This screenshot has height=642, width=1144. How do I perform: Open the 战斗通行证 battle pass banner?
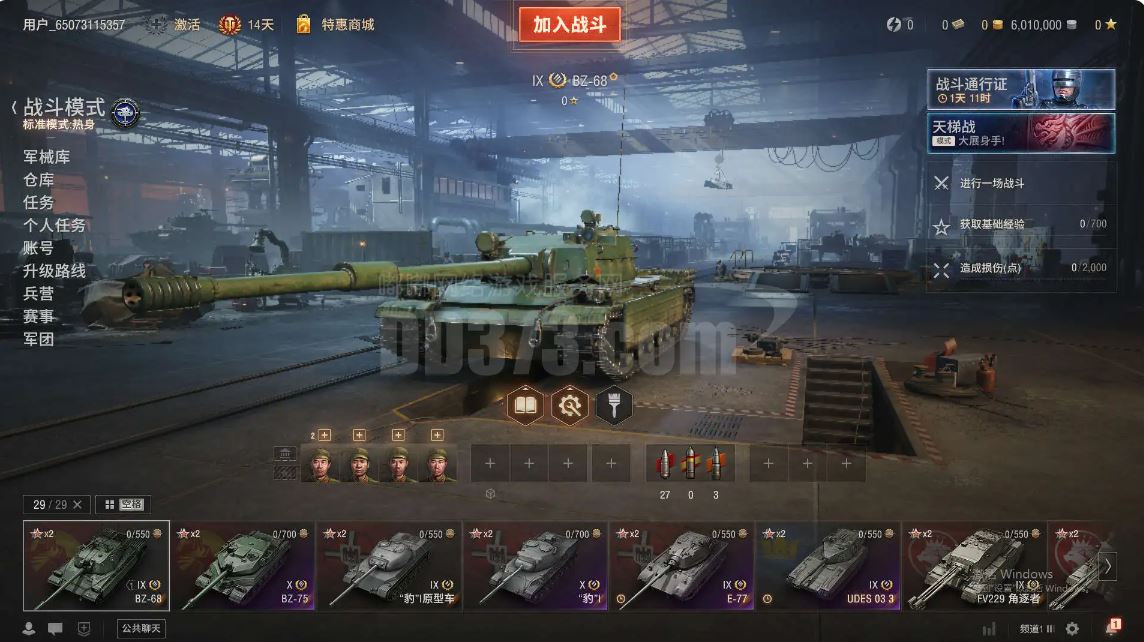(1021, 89)
